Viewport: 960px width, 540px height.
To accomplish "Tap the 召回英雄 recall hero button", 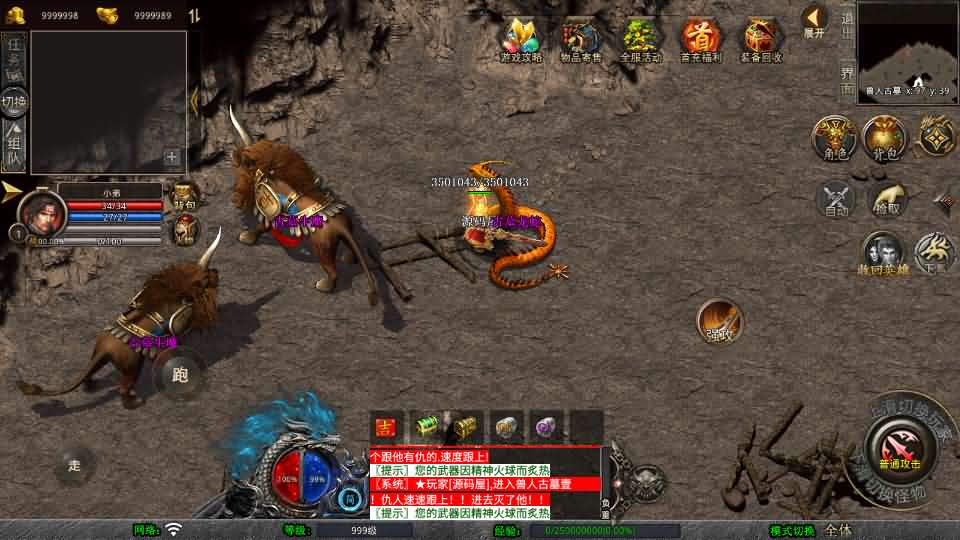I will pyautogui.click(x=881, y=254).
